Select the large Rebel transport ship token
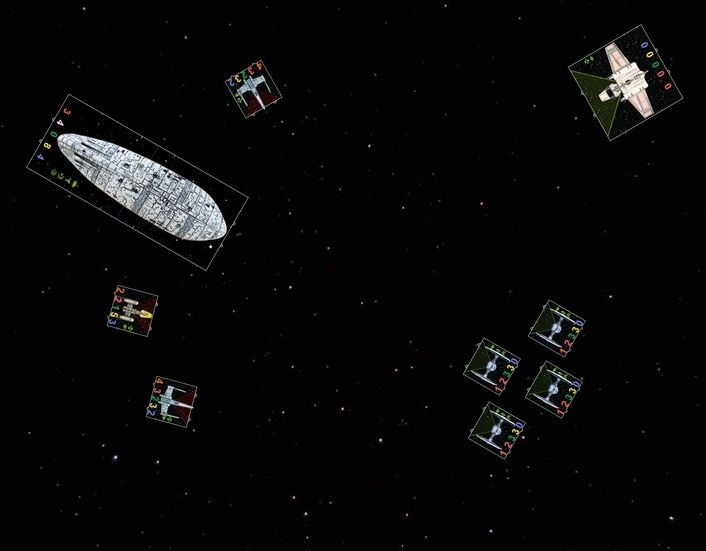Image resolution: width=706 pixels, height=551 pixels. tap(138, 183)
